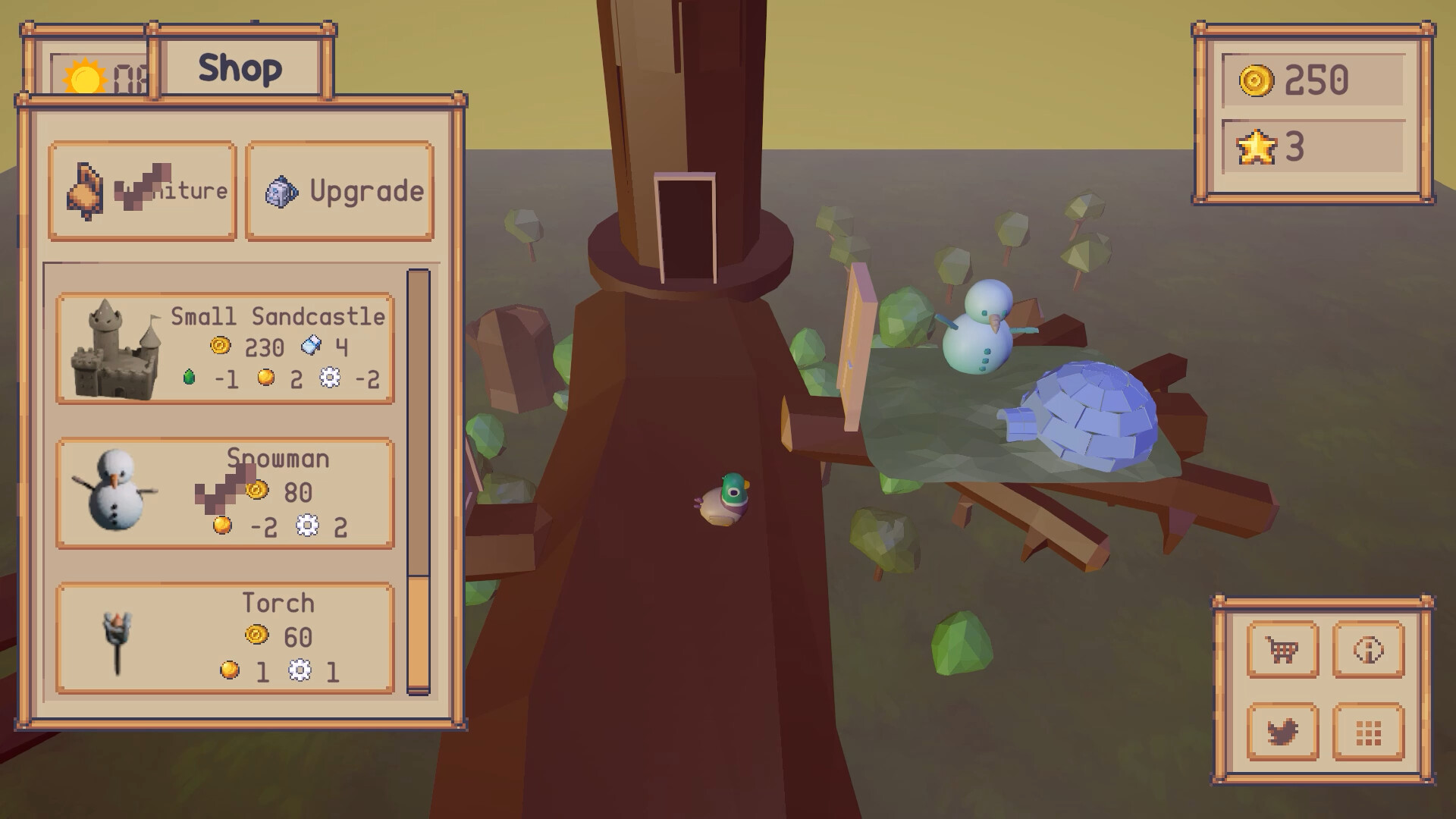Open the shopping cart icon
This screenshot has width=1456, height=819.
click(1285, 650)
